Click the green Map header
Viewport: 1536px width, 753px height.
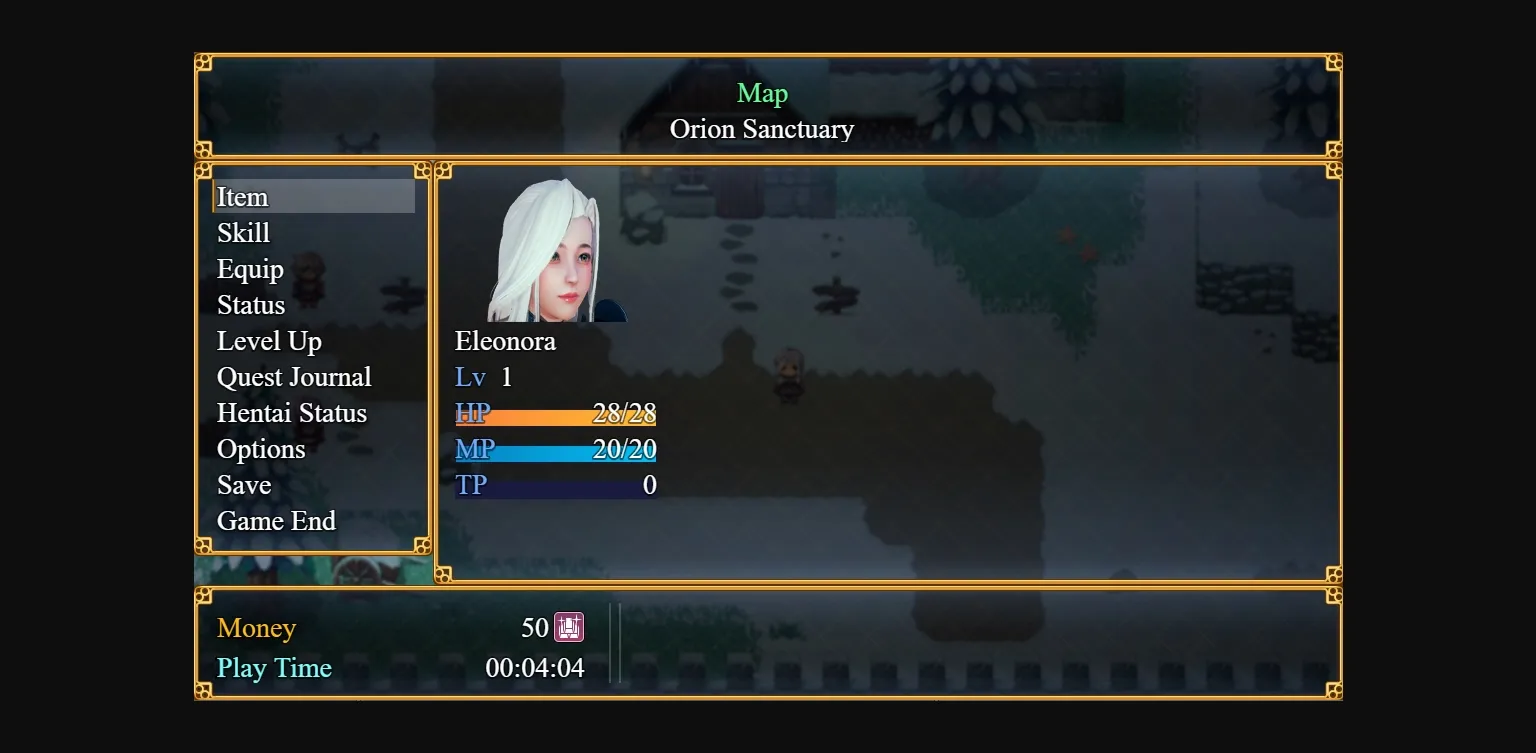762,93
